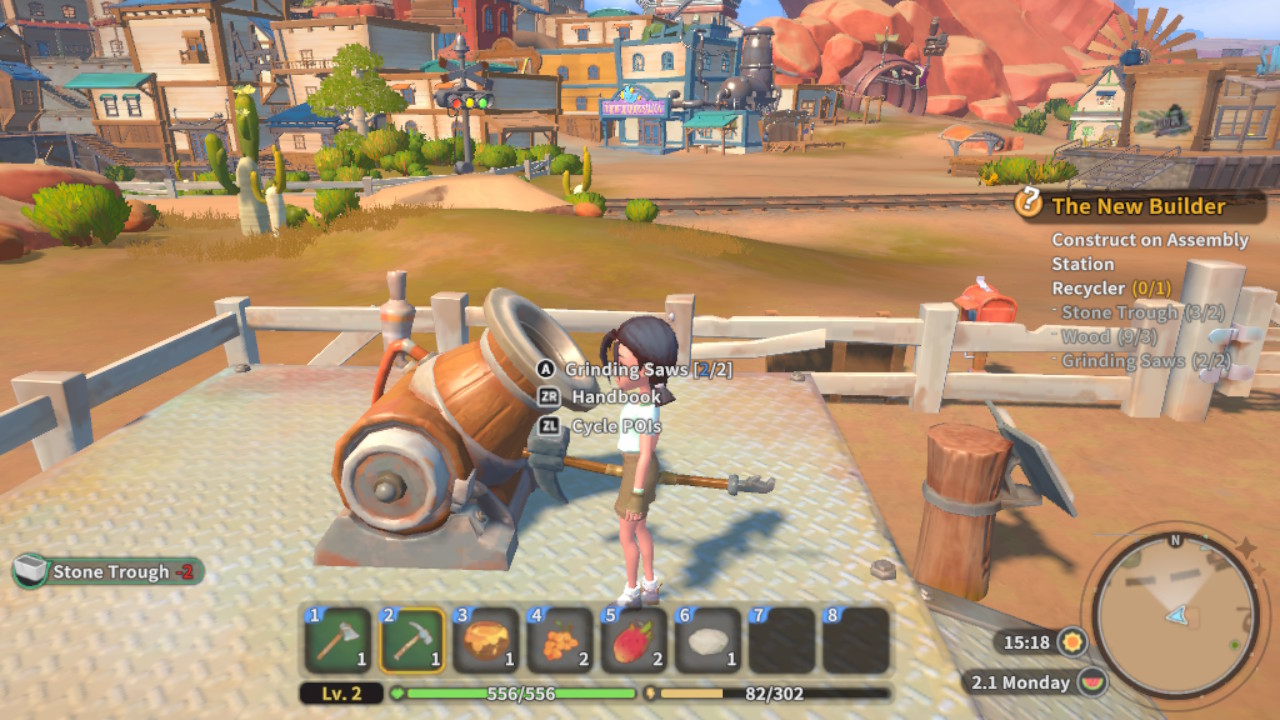This screenshot has width=1280, height=720.
Task: Select the white stone hotbar slot
Action: tap(708, 641)
